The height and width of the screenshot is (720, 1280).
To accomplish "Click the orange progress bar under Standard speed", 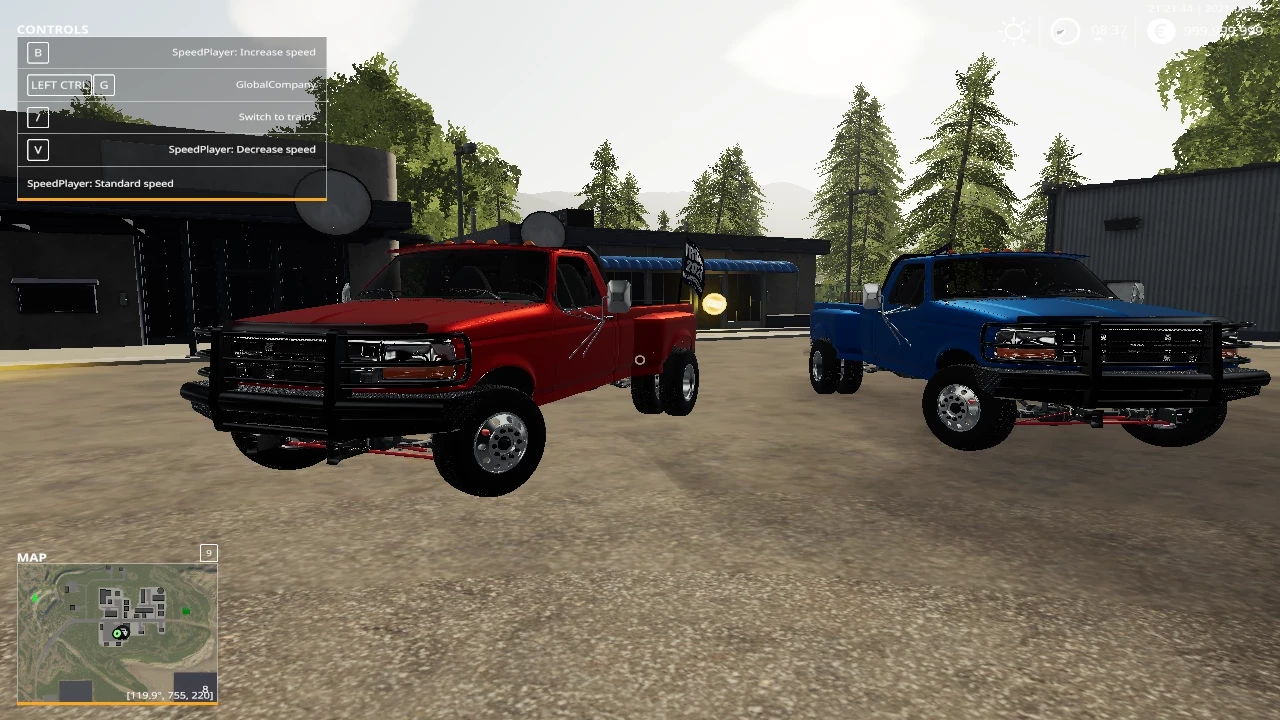I will coord(170,199).
